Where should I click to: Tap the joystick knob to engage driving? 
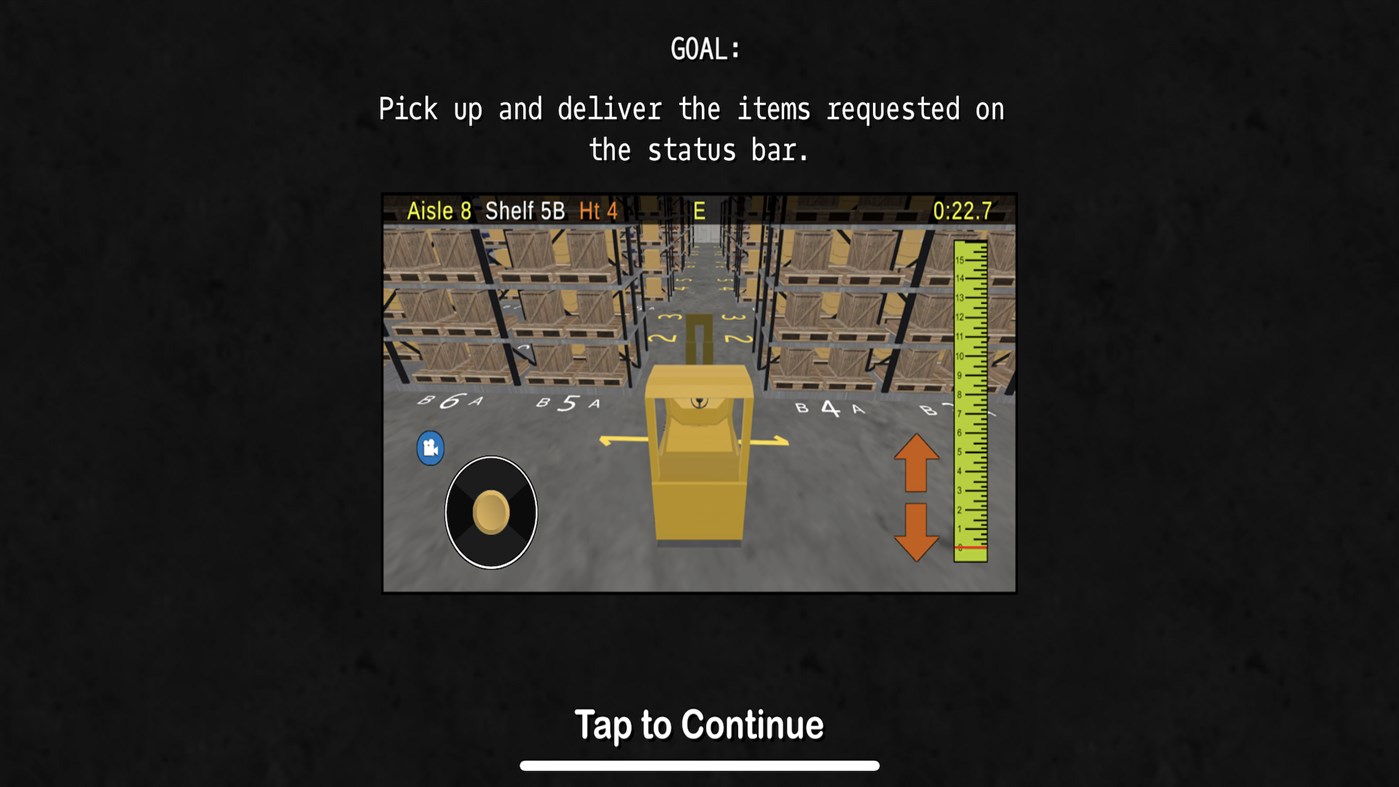coord(490,512)
